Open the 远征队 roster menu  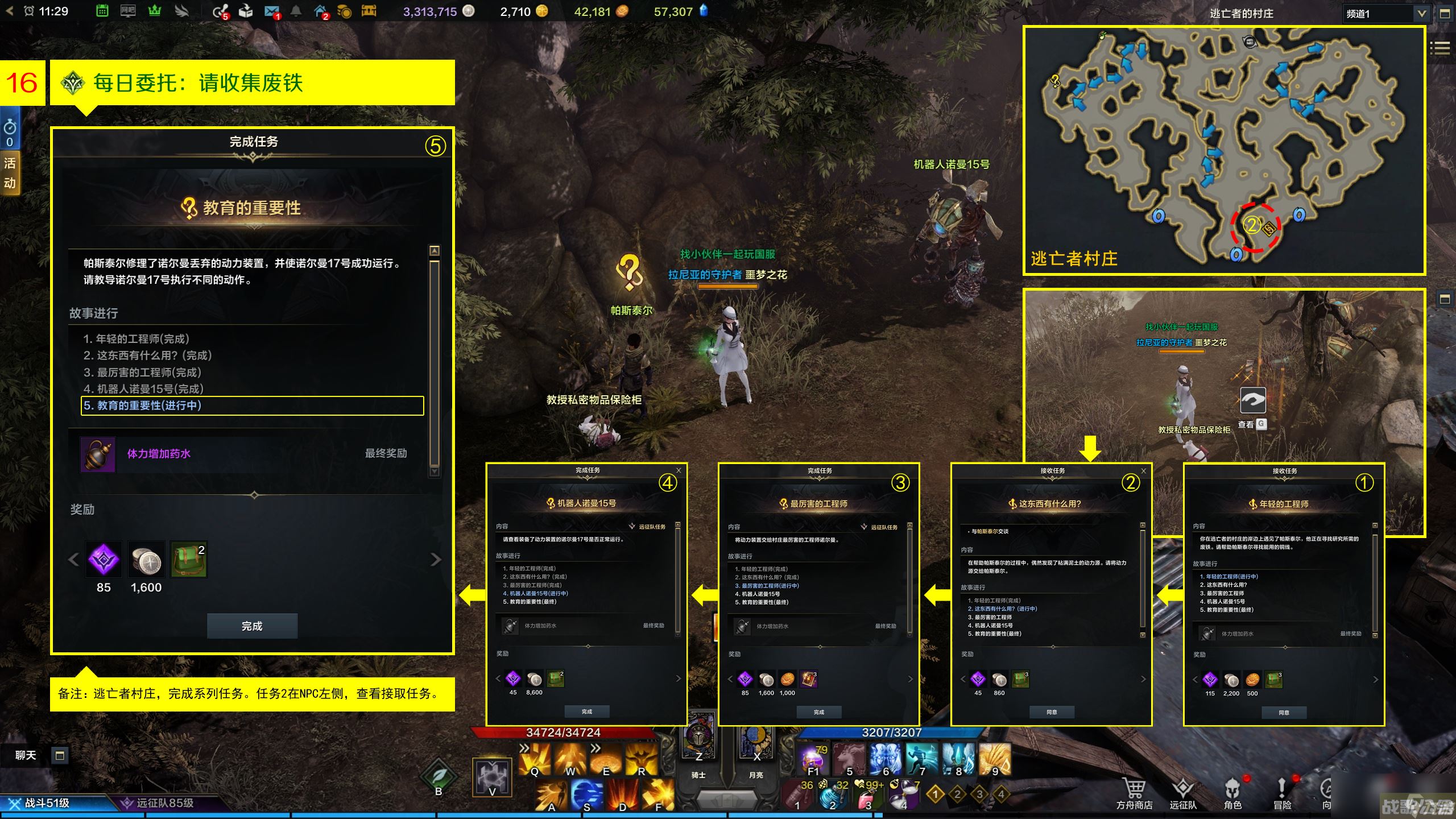coord(1183,793)
